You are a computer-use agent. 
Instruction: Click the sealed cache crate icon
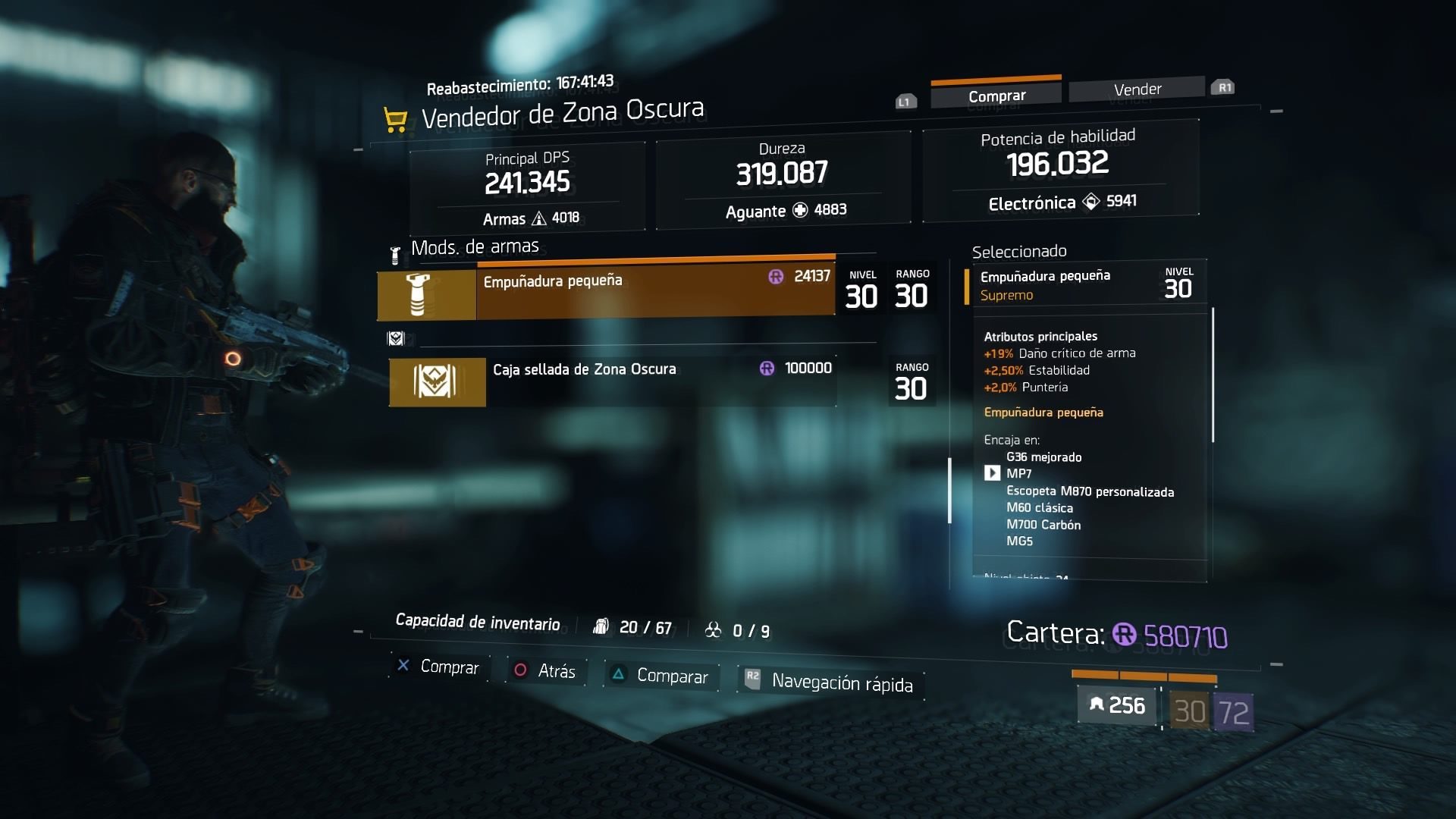coord(437,381)
